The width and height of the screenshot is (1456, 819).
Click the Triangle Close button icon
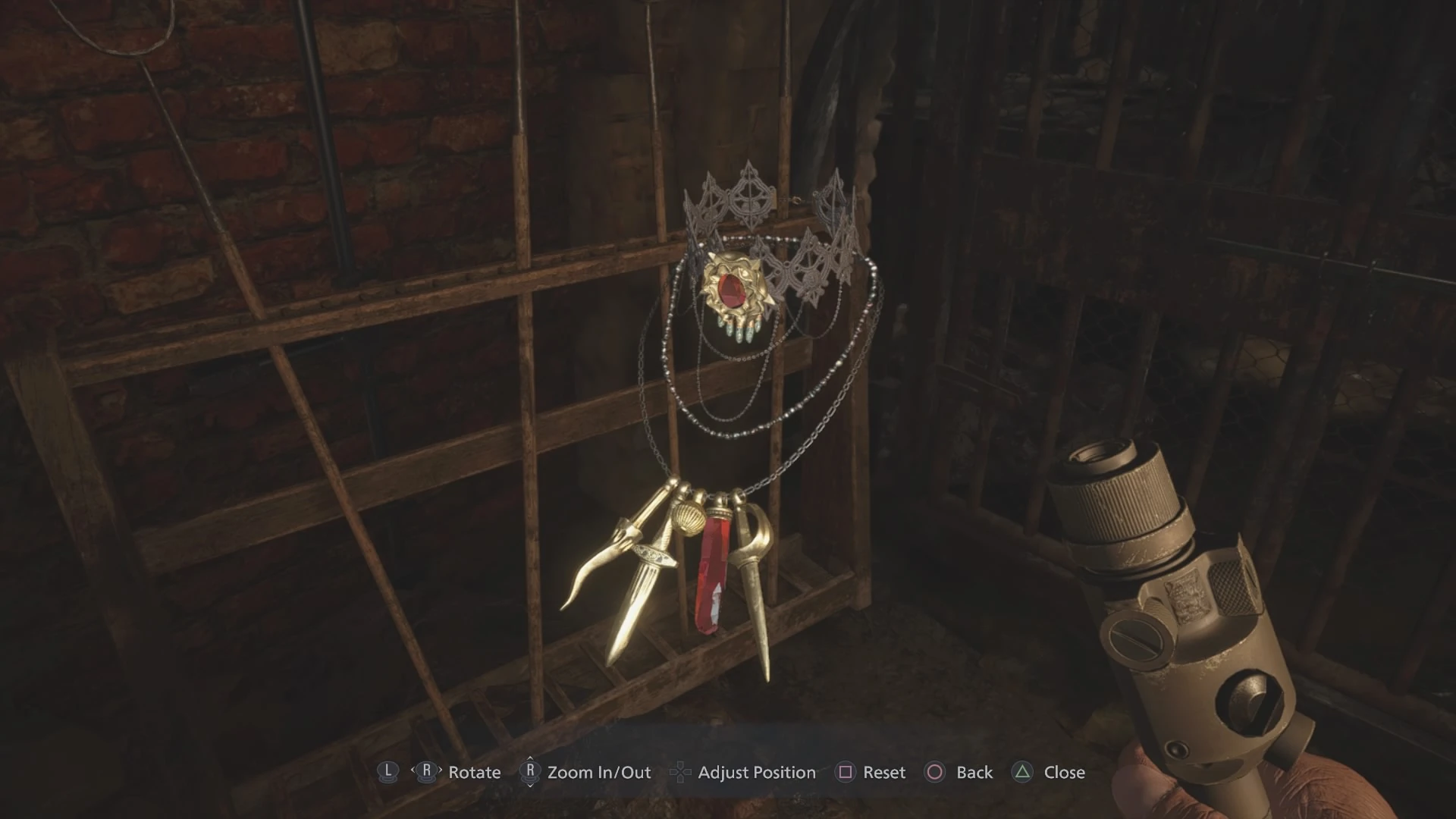[1023, 772]
